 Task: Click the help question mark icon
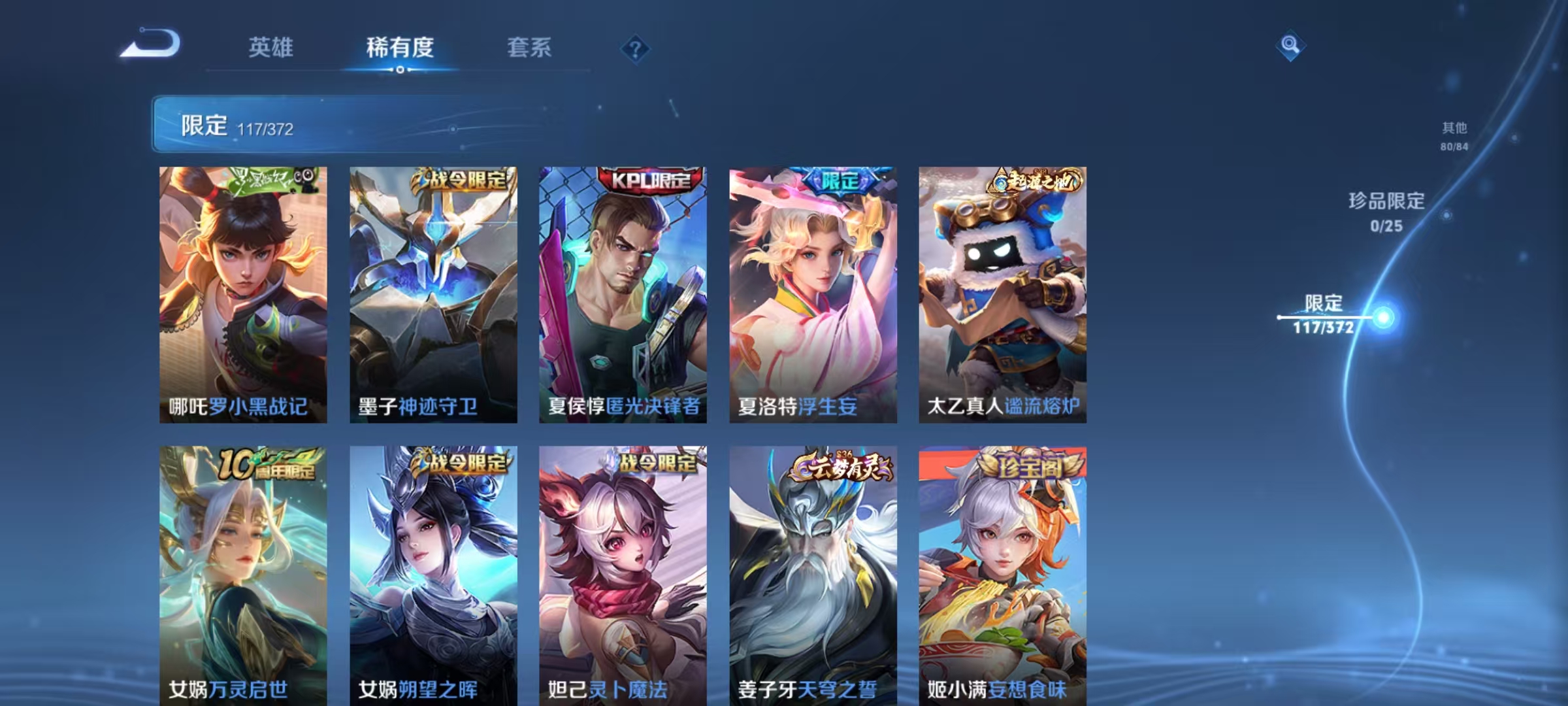(x=636, y=49)
